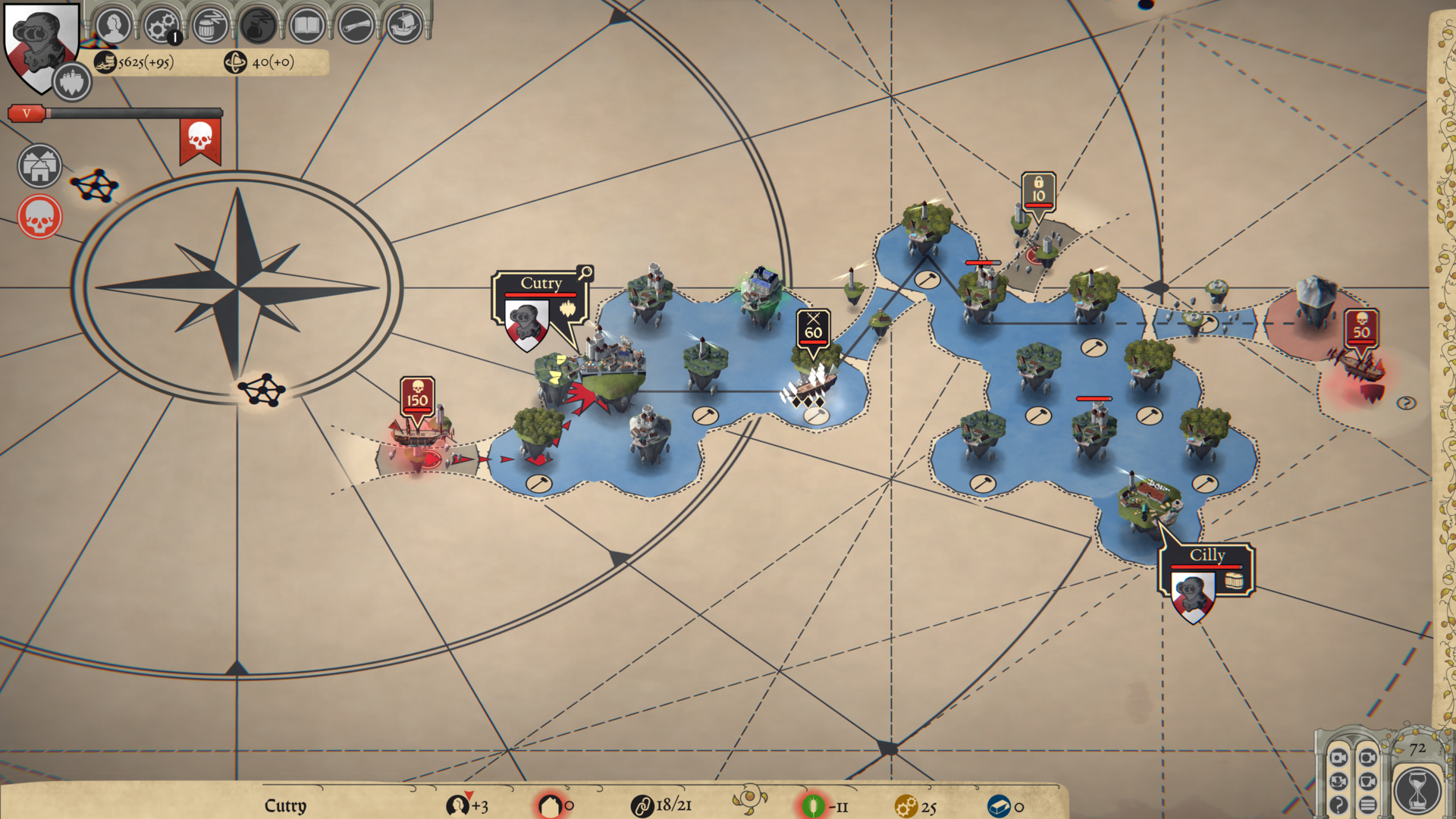The width and height of the screenshot is (1456, 819).
Task: End the turn with the hourglass button
Action: tap(1417, 790)
